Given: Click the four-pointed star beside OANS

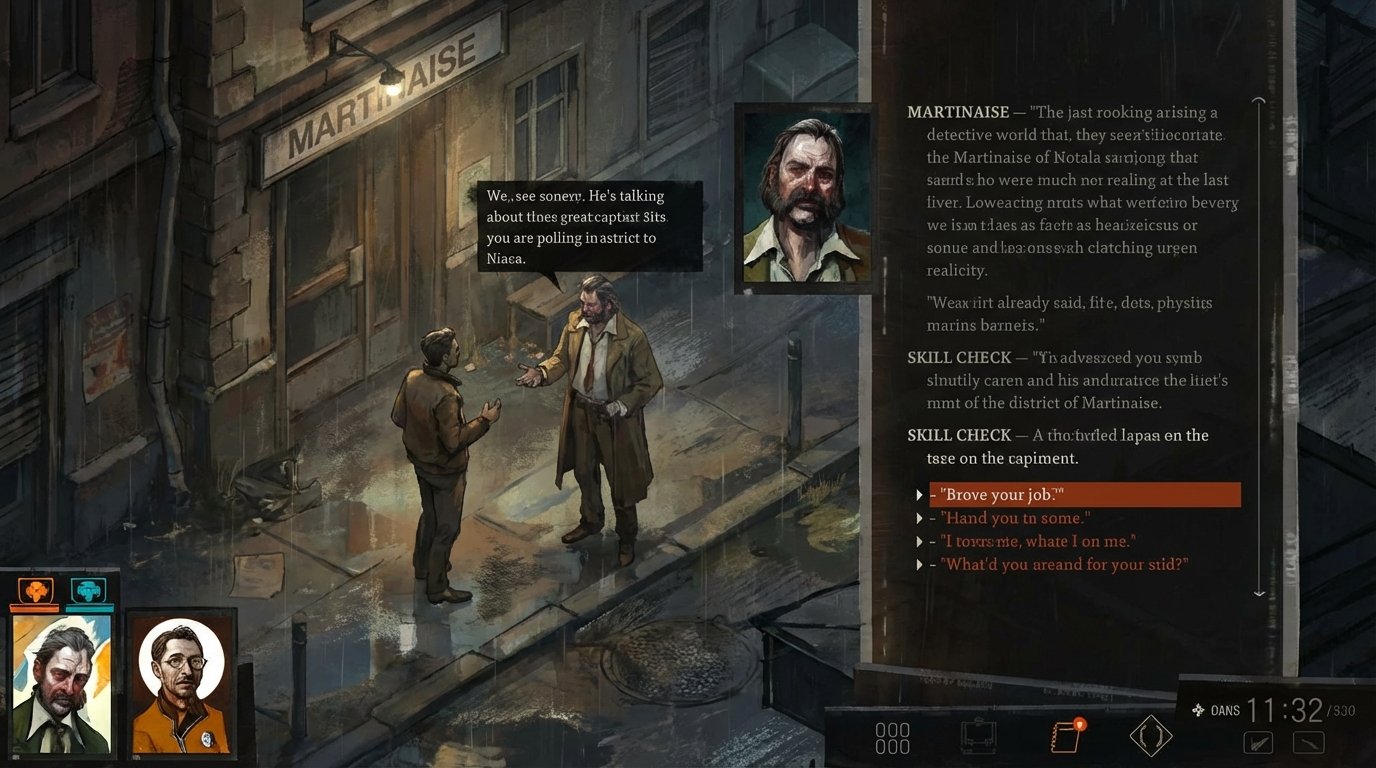Looking at the screenshot, I should (1196, 710).
